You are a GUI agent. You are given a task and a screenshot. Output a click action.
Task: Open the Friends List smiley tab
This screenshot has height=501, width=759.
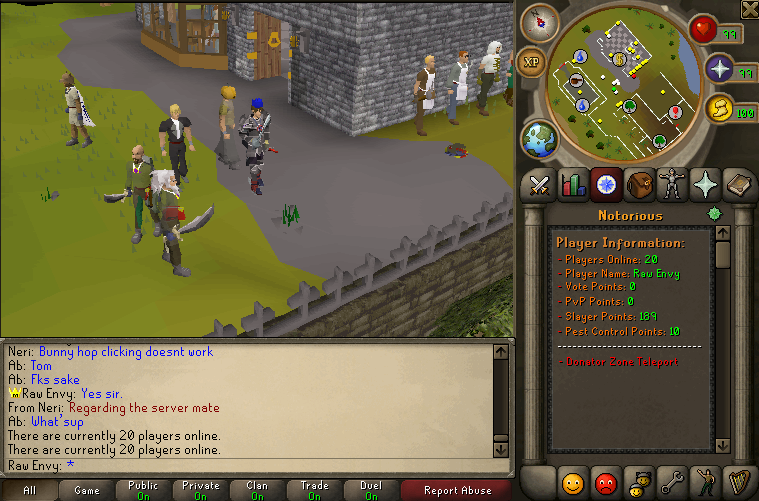(573, 481)
